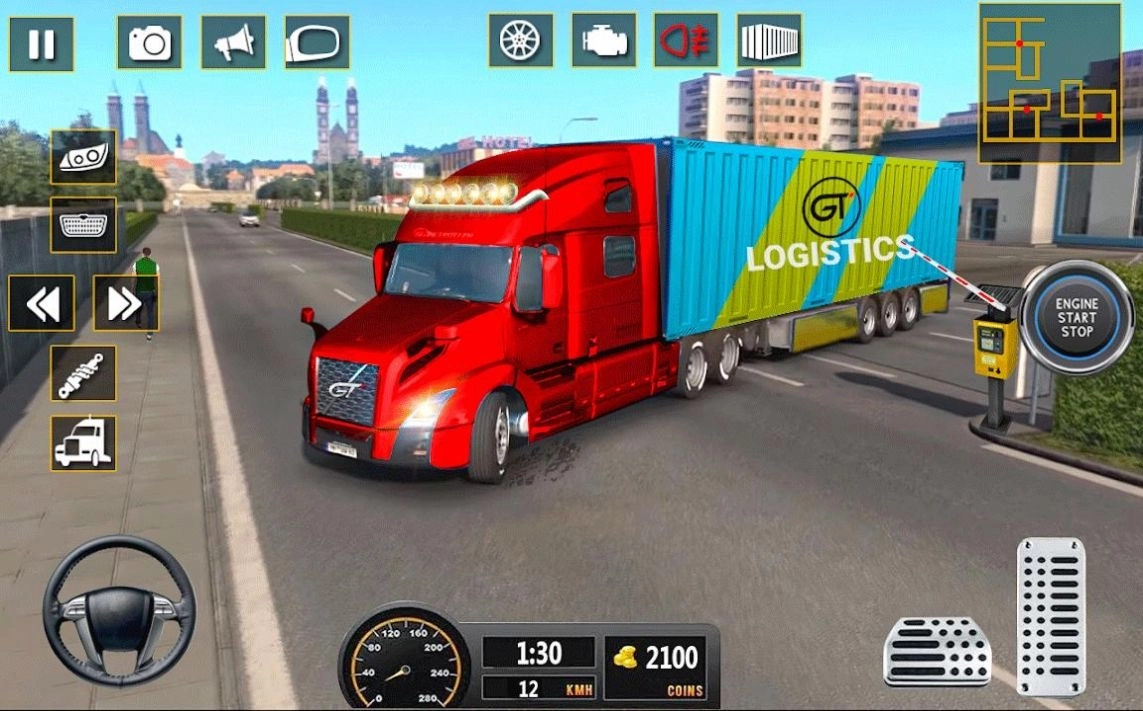Turn on the headlights
This screenshot has height=711, width=1143.
point(83,157)
